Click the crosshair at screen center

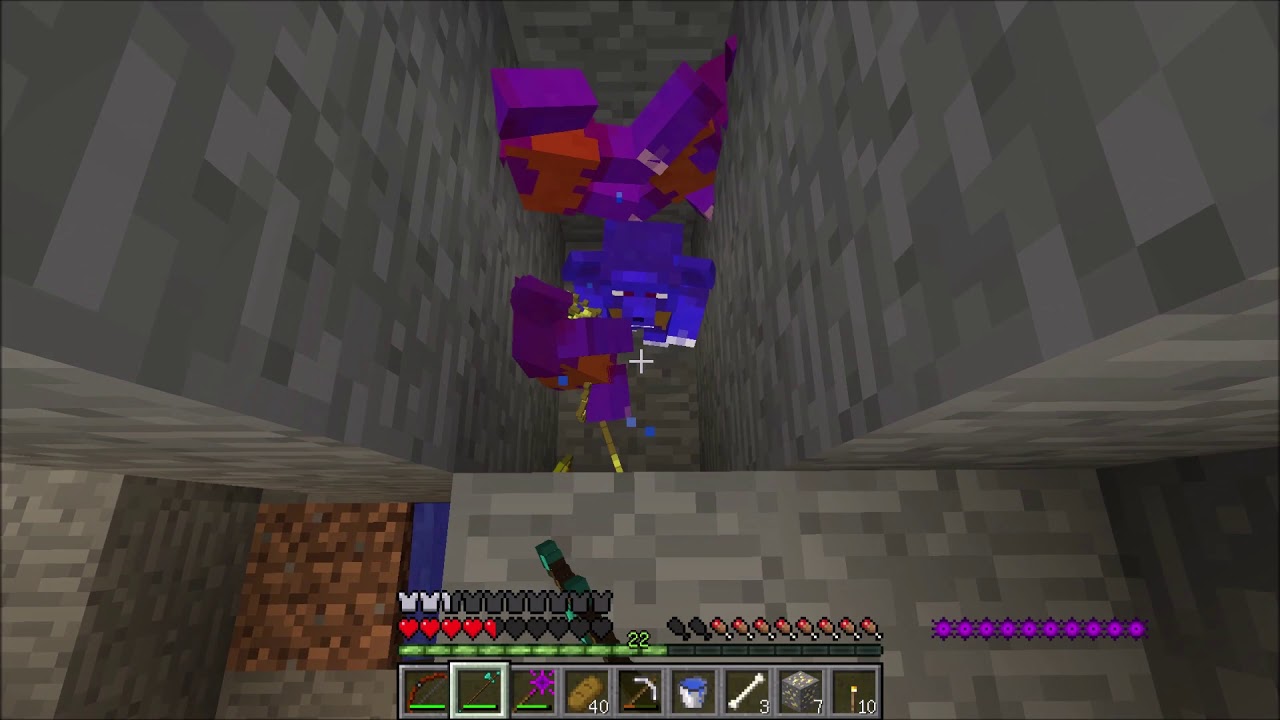point(640,362)
